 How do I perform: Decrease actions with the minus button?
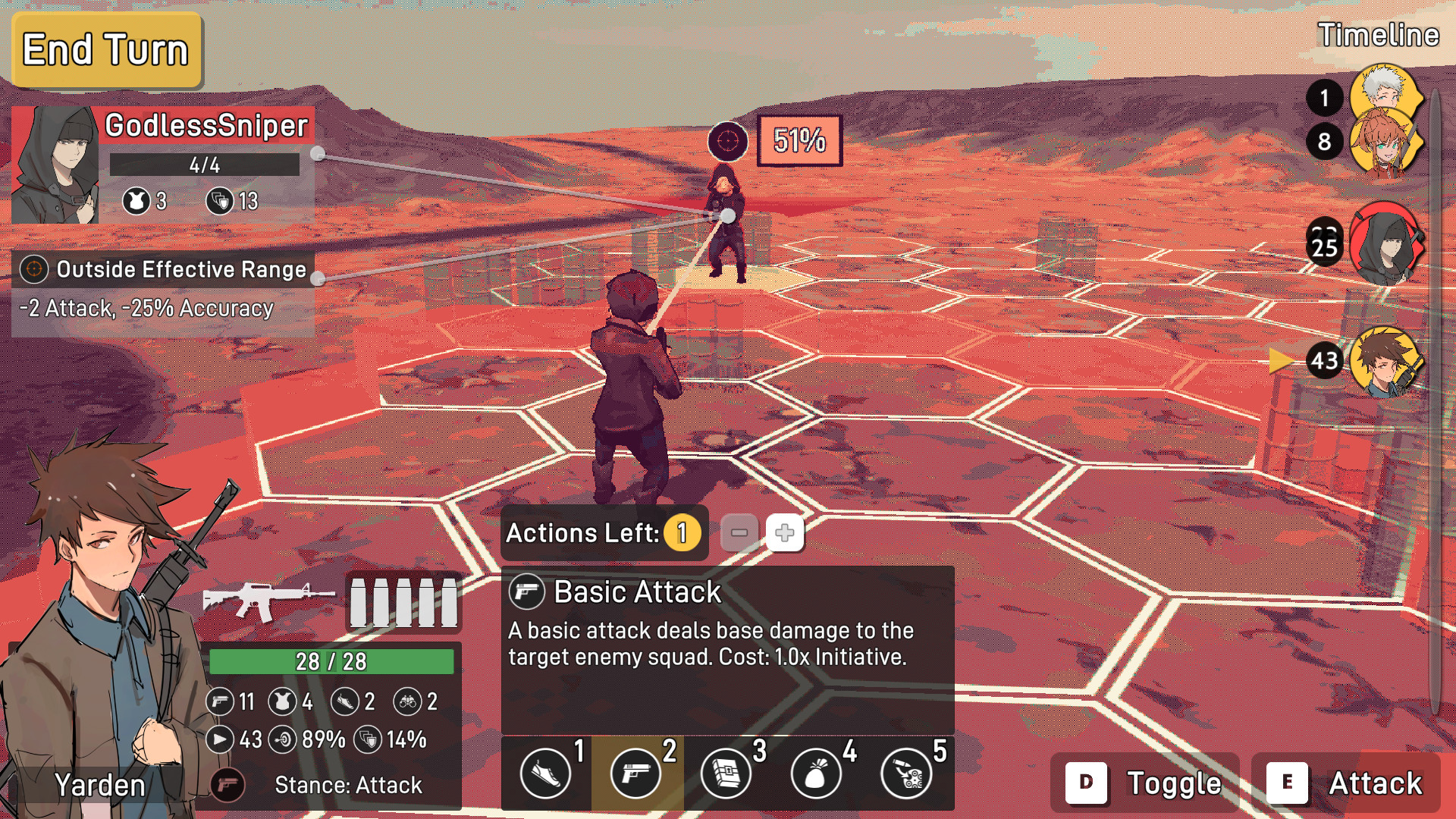[x=739, y=533]
